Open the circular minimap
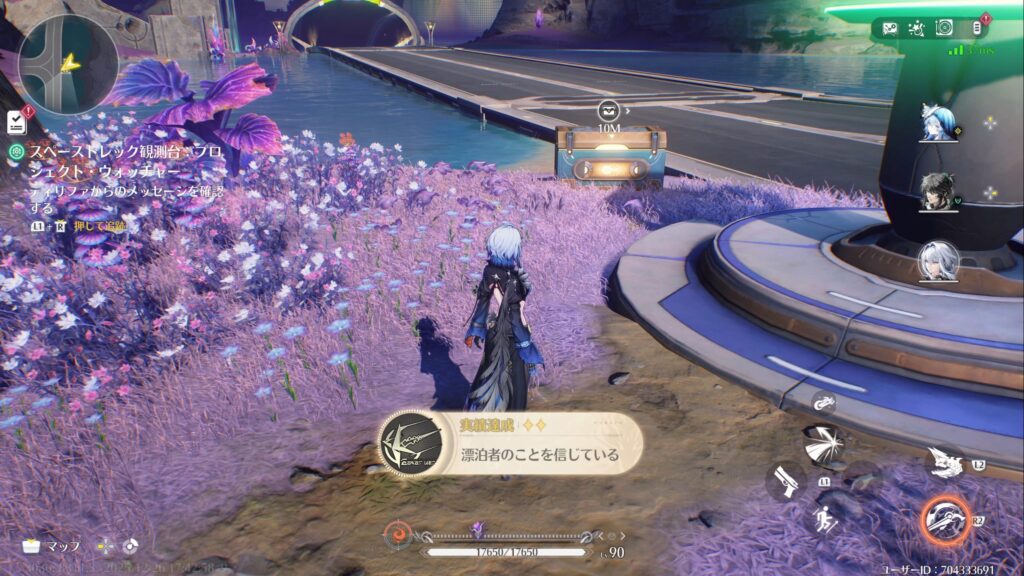Image resolution: width=1024 pixels, height=576 pixels. (68, 64)
